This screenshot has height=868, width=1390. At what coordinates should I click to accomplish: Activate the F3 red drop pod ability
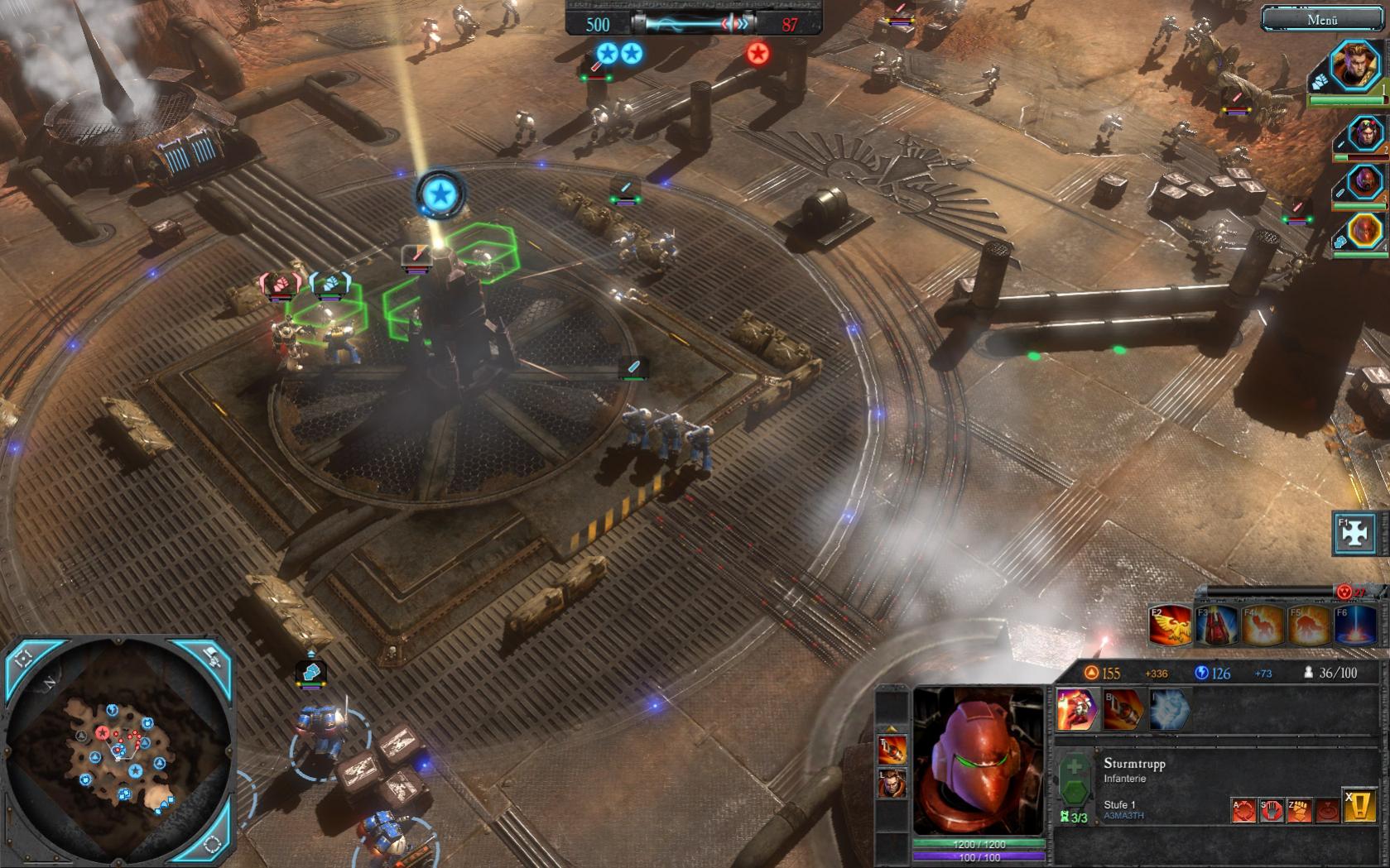point(1215,626)
